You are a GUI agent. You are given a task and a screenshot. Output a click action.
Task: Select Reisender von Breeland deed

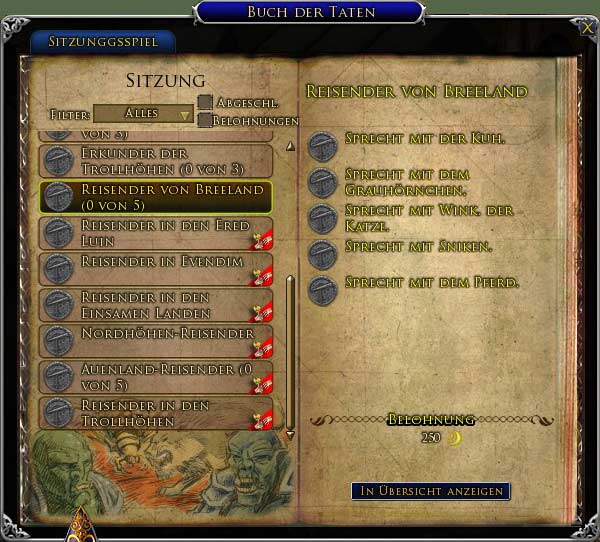155,196
